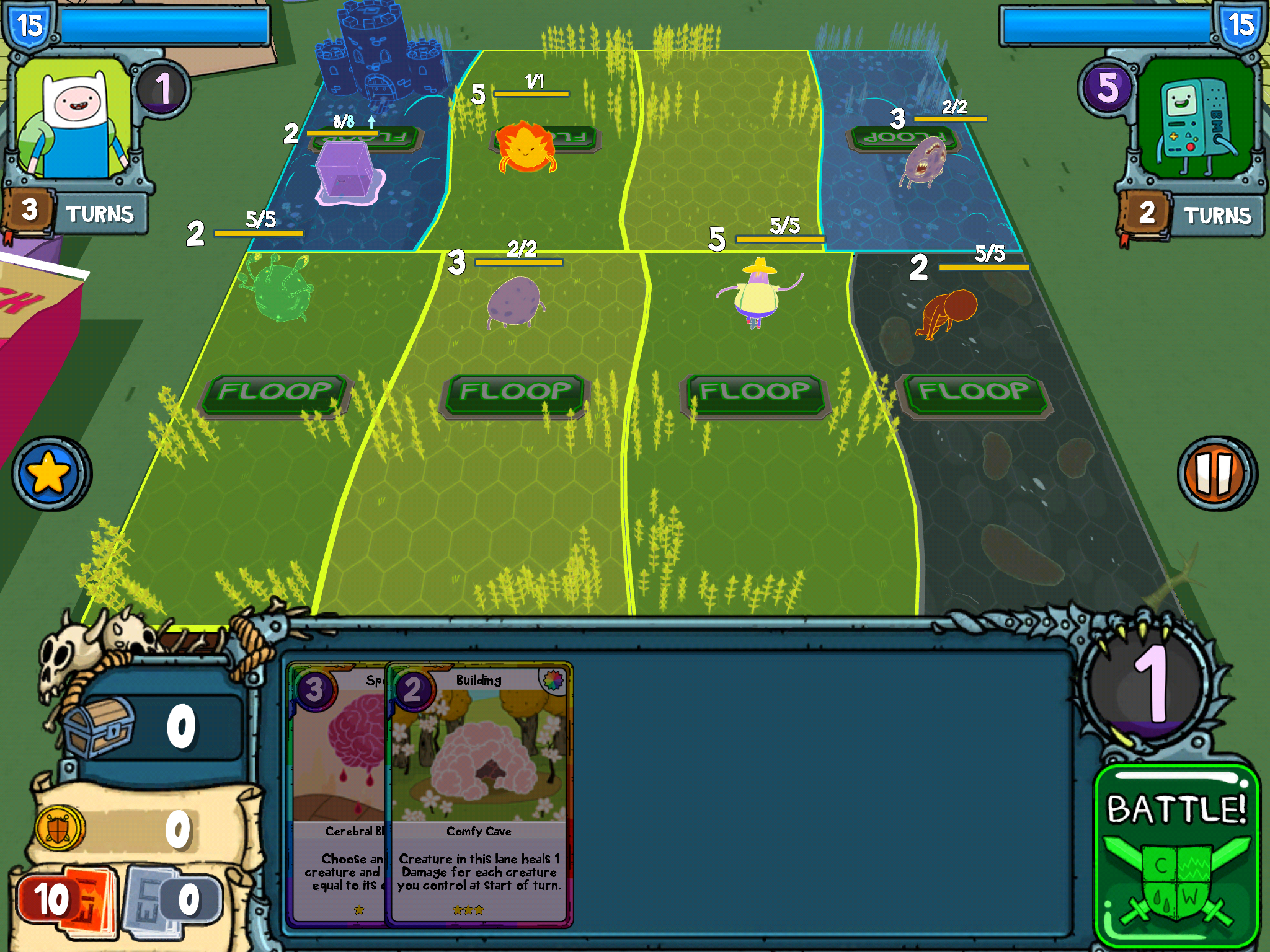Open the red draw deck pile

[x=65, y=900]
